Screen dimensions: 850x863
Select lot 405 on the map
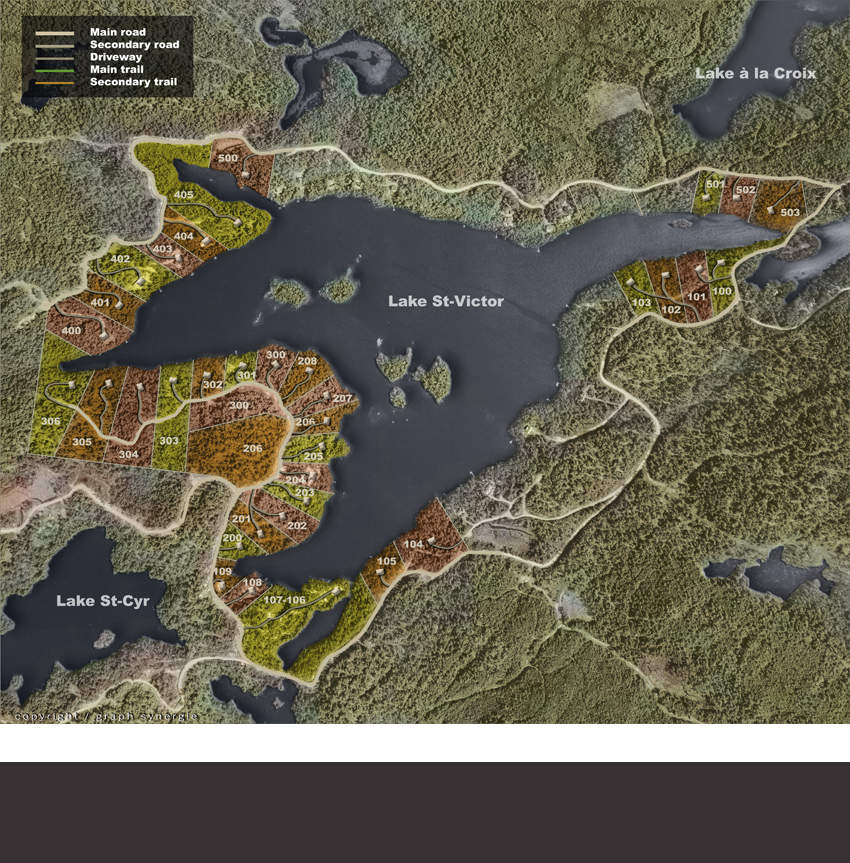click(184, 195)
